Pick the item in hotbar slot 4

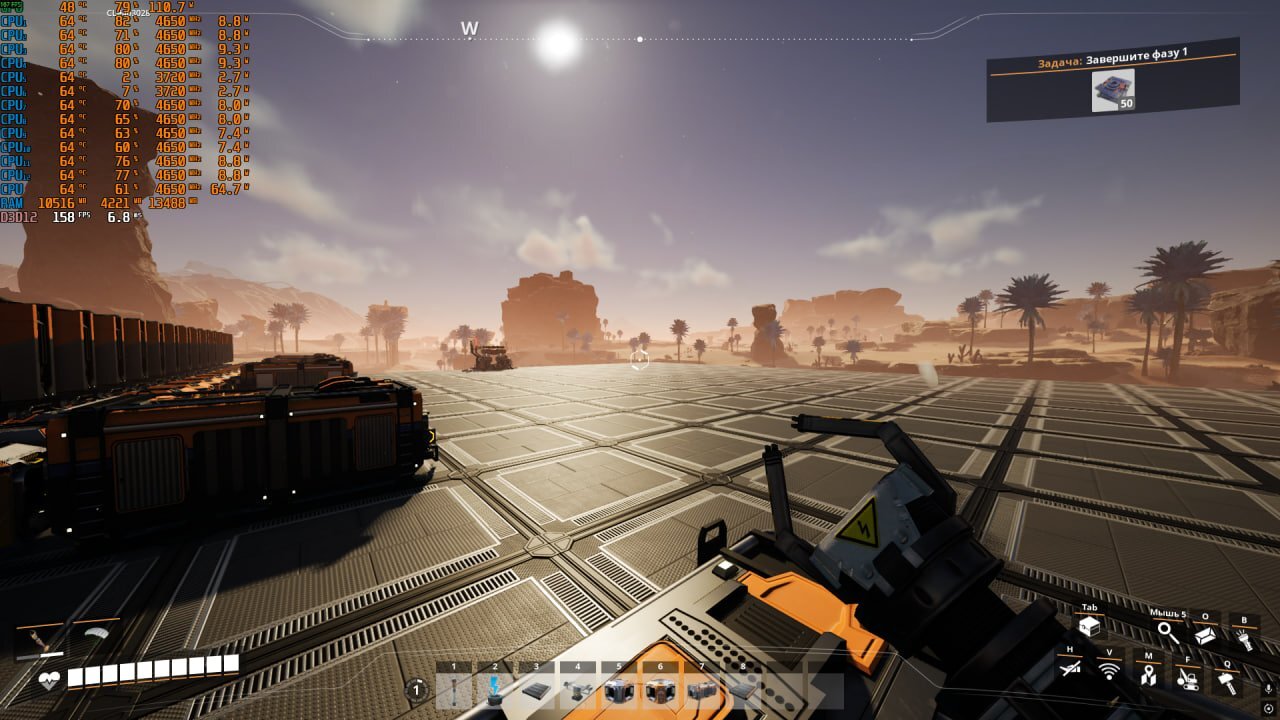[x=578, y=690]
